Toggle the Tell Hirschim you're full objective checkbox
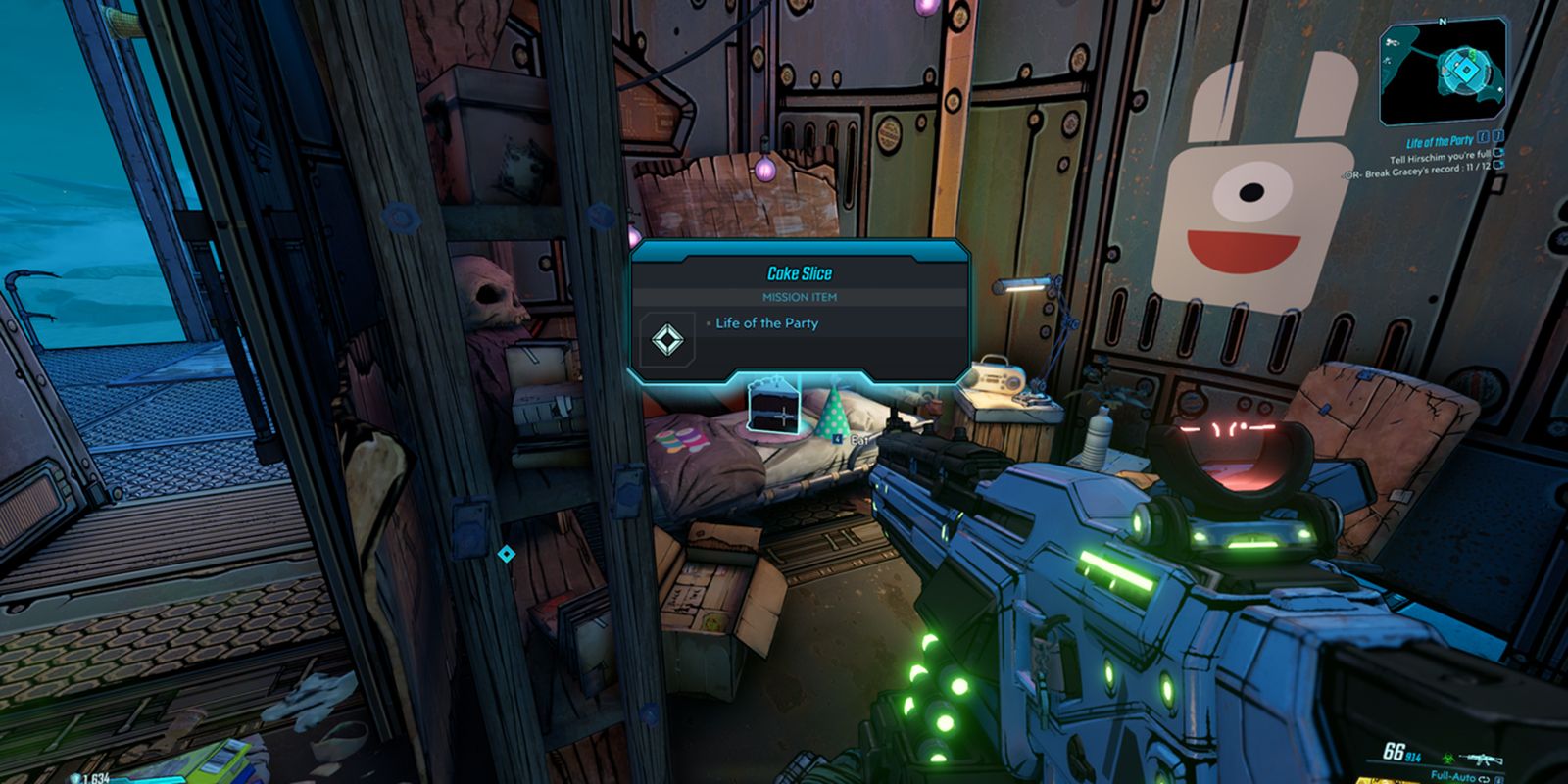The image size is (1568, 784). (1498, 153)
